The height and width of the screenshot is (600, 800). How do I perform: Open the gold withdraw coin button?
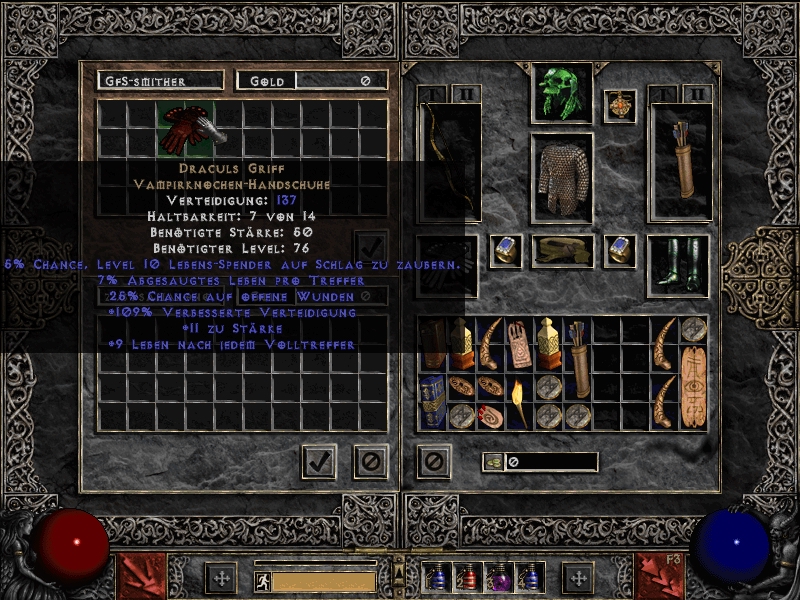point(492,462)
